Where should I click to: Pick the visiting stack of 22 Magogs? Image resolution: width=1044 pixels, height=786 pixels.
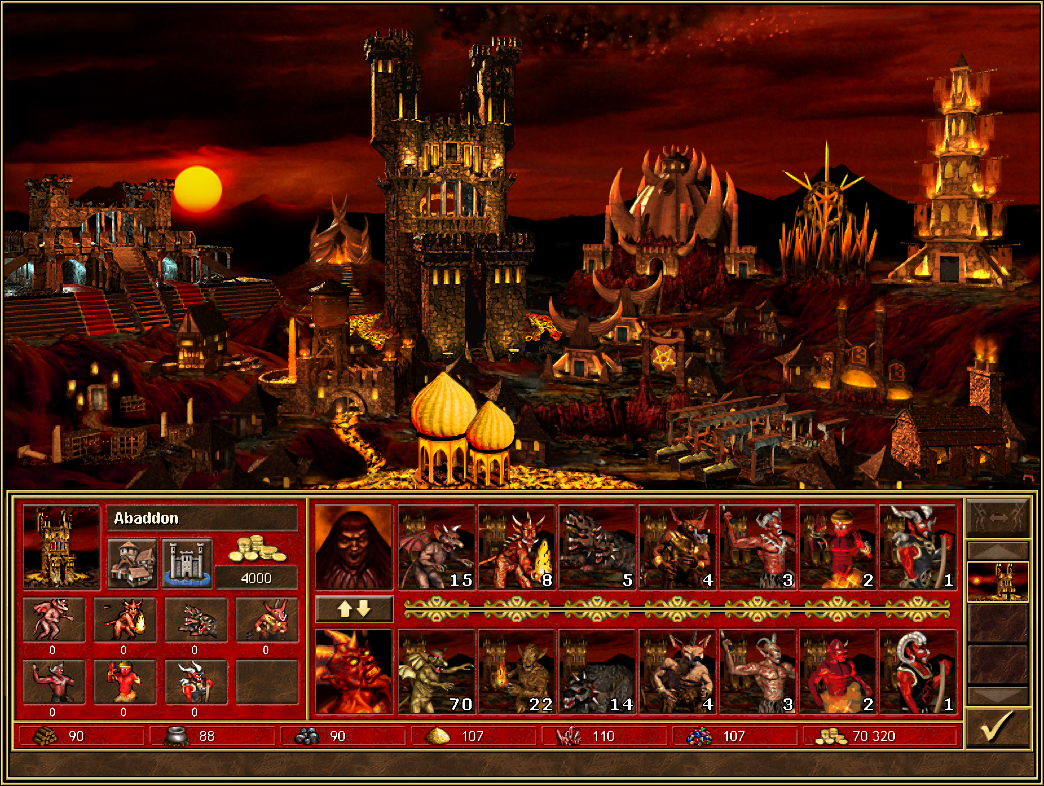[517, 672]
